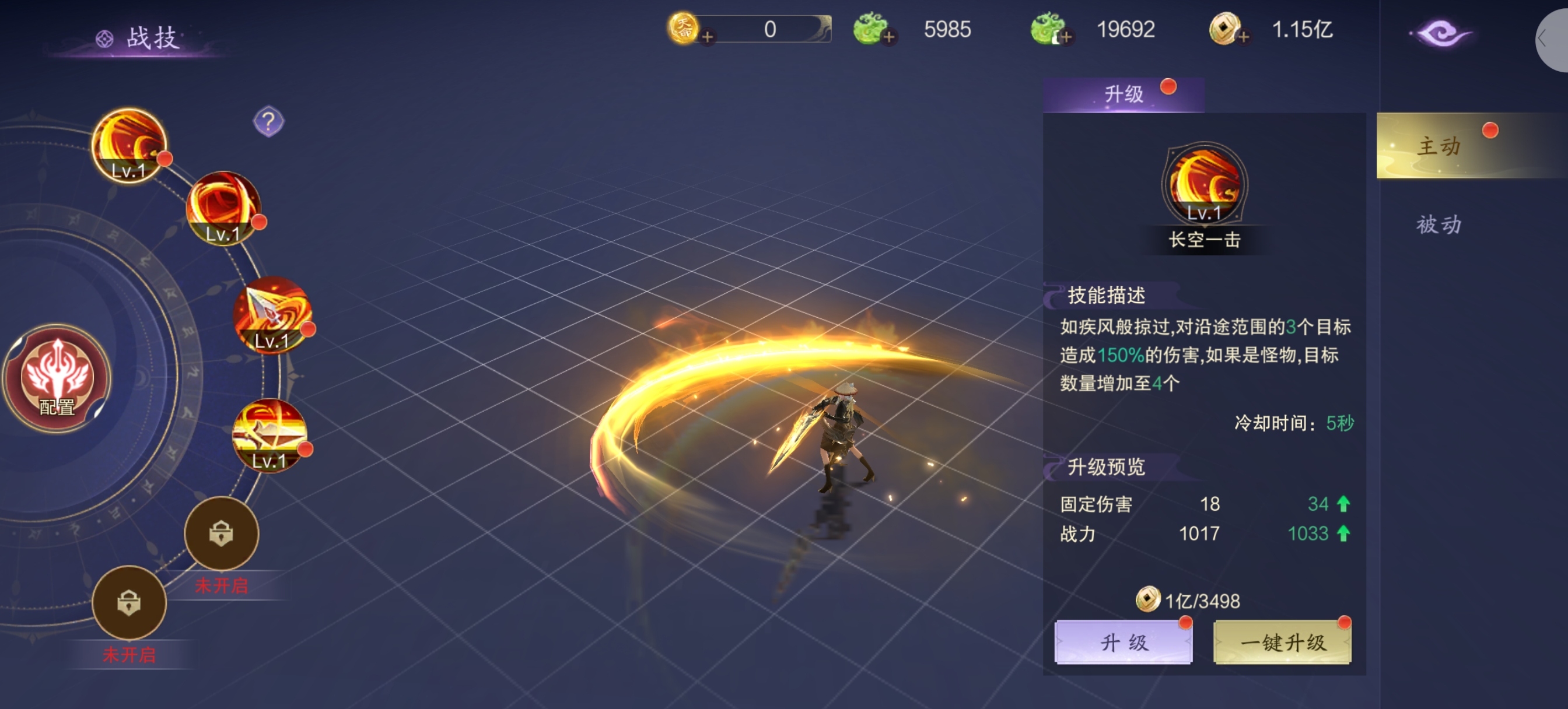
Task: Select the red vortex ring skill icon
Action: point(223,208)
